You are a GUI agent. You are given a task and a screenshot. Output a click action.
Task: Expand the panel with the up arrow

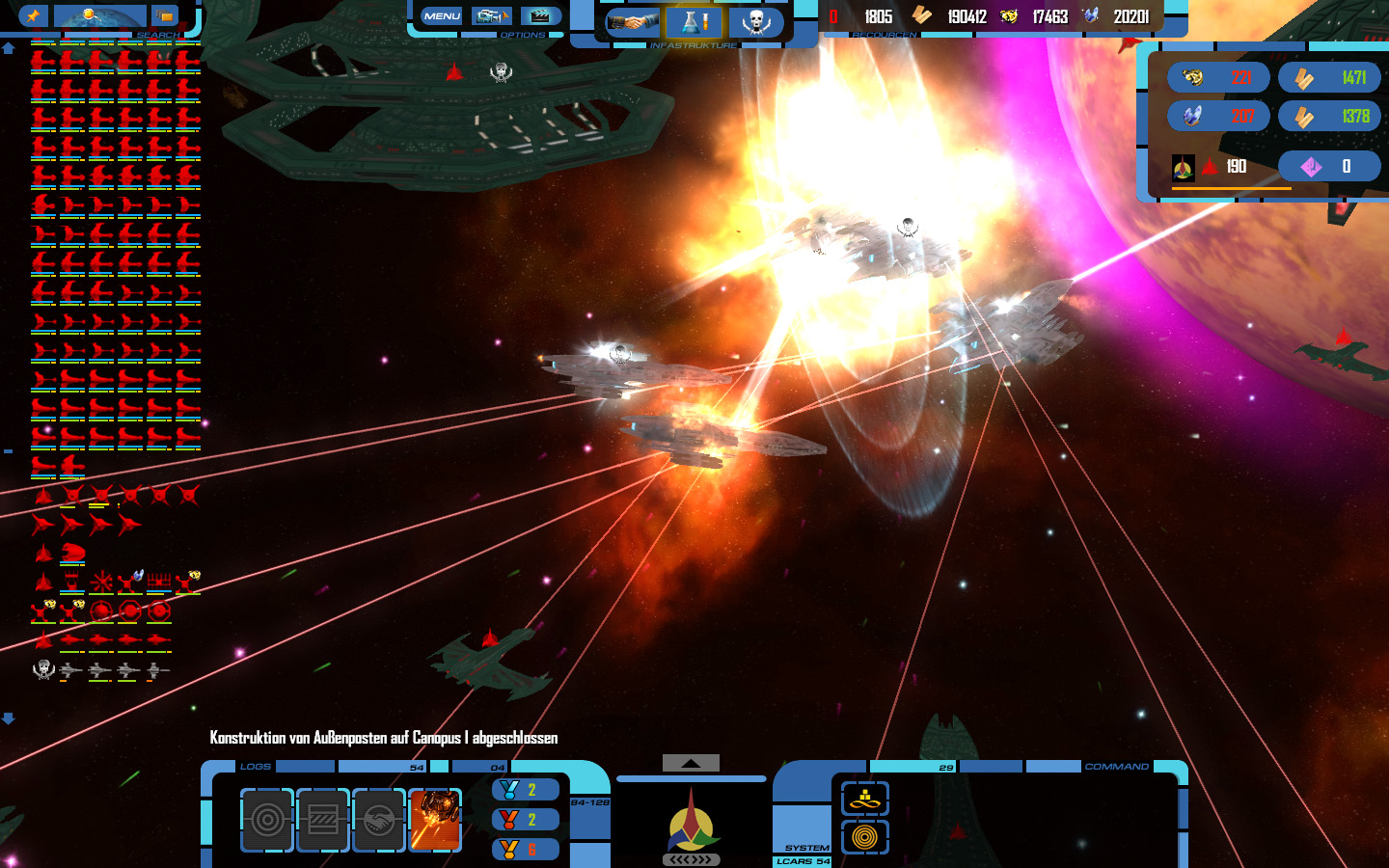(x=691, y=763)
